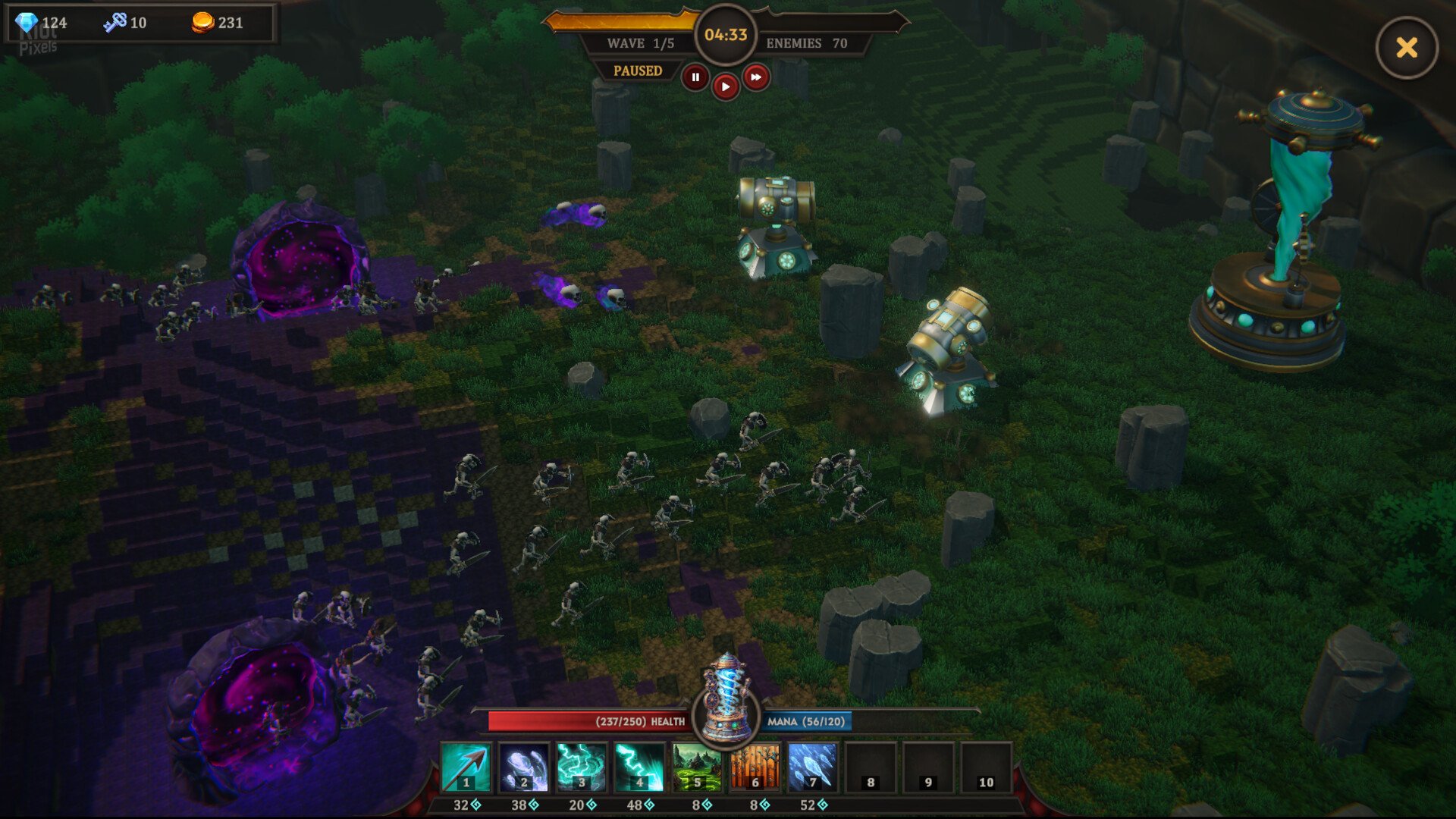Activate the lightning storm vortex spell, slot 3

[582, 767]
